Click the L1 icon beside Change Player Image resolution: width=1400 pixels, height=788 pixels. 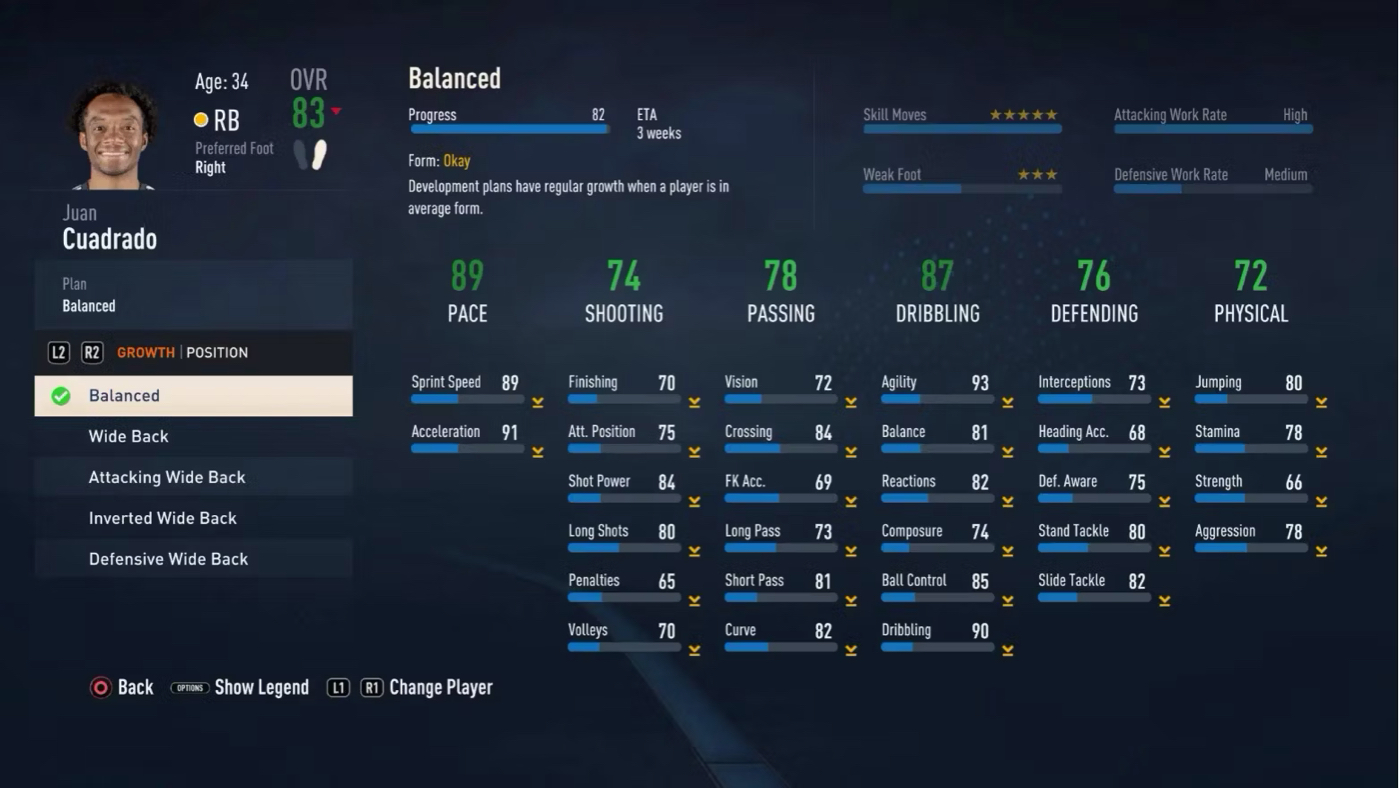click(x=338, y=687)
